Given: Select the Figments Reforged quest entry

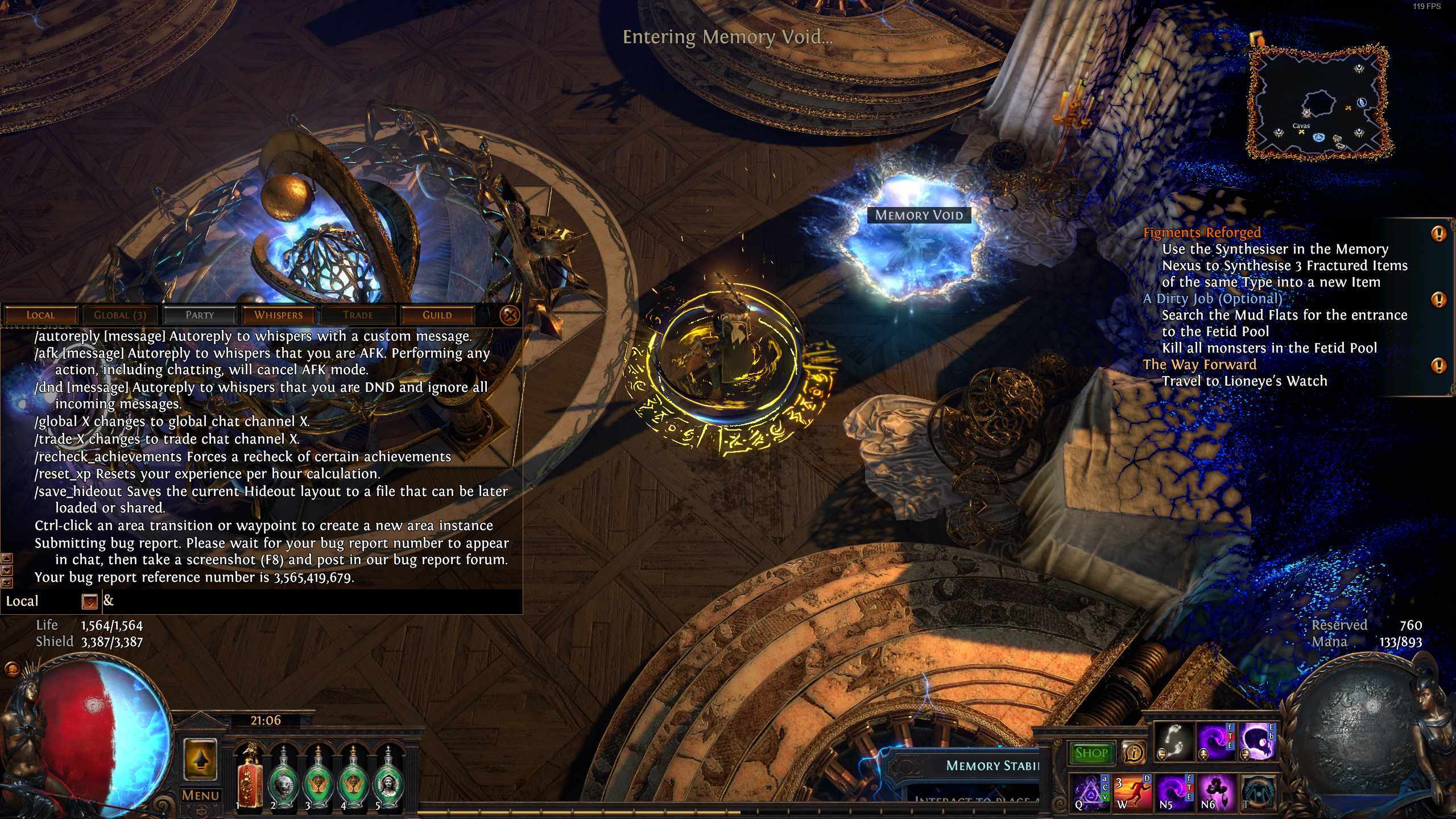Looking at the screenshot, I should pos(1202,233).
